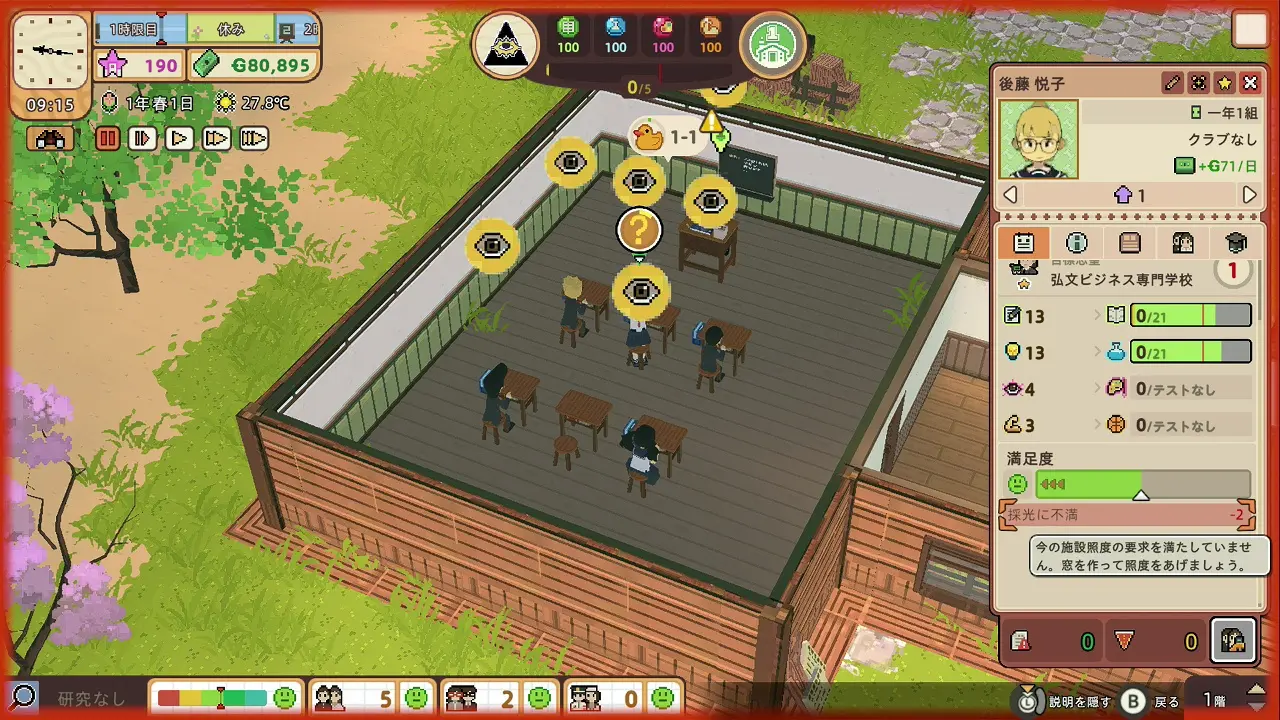
Task: Open the binoculars view button
Action: [52, 139]
